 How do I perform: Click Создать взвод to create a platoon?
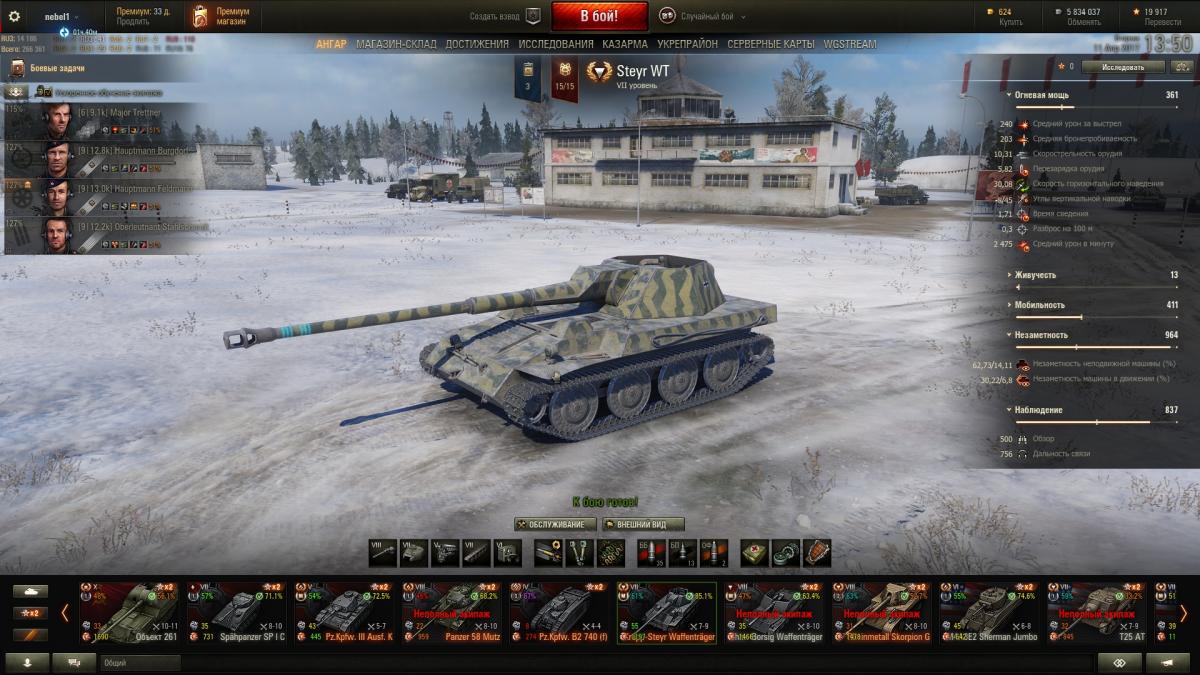coord(505,16)
